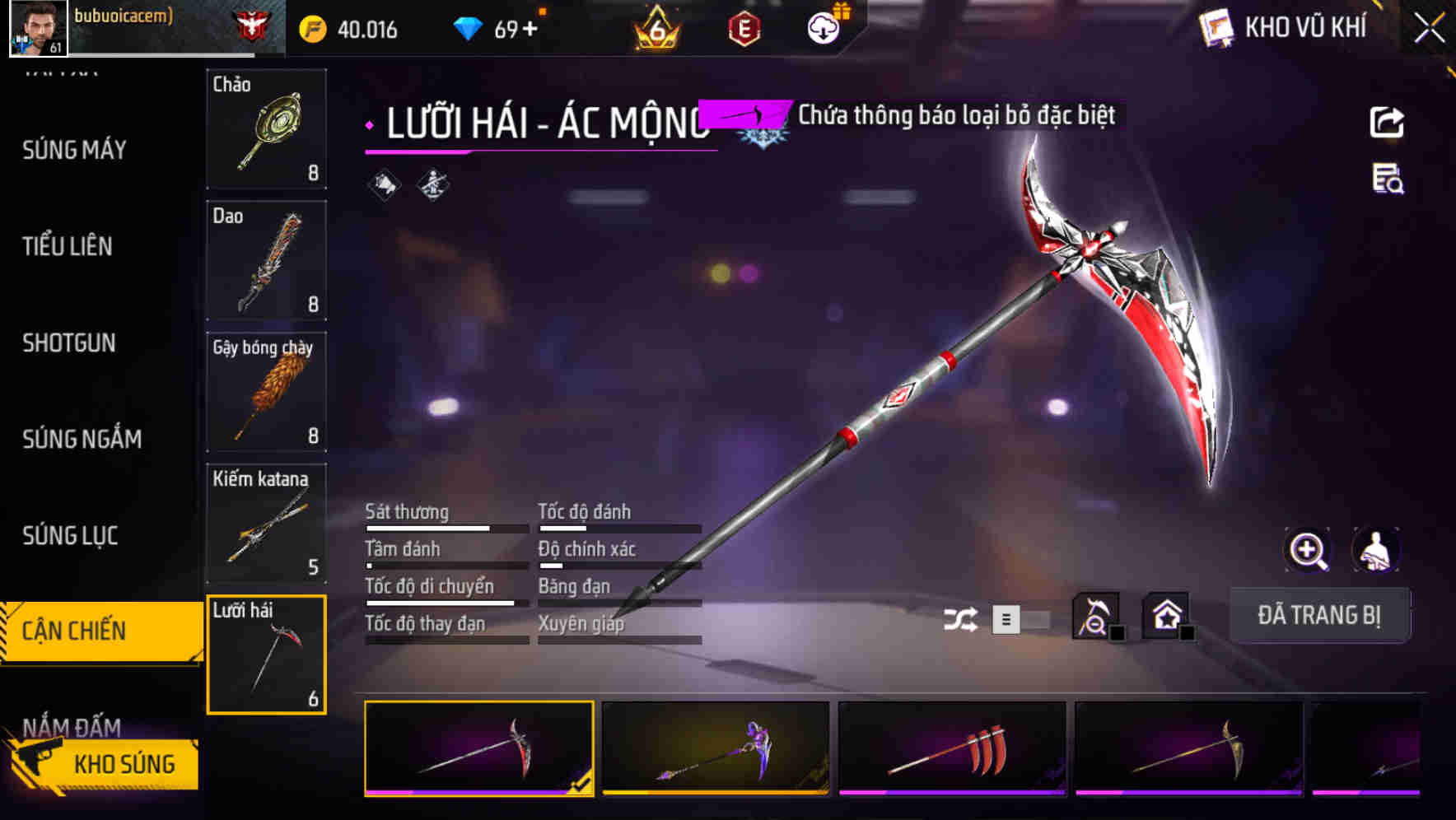Switch to the SHOTGUN category
This screenshot has width=1456, height=820.
pos(69,343)
